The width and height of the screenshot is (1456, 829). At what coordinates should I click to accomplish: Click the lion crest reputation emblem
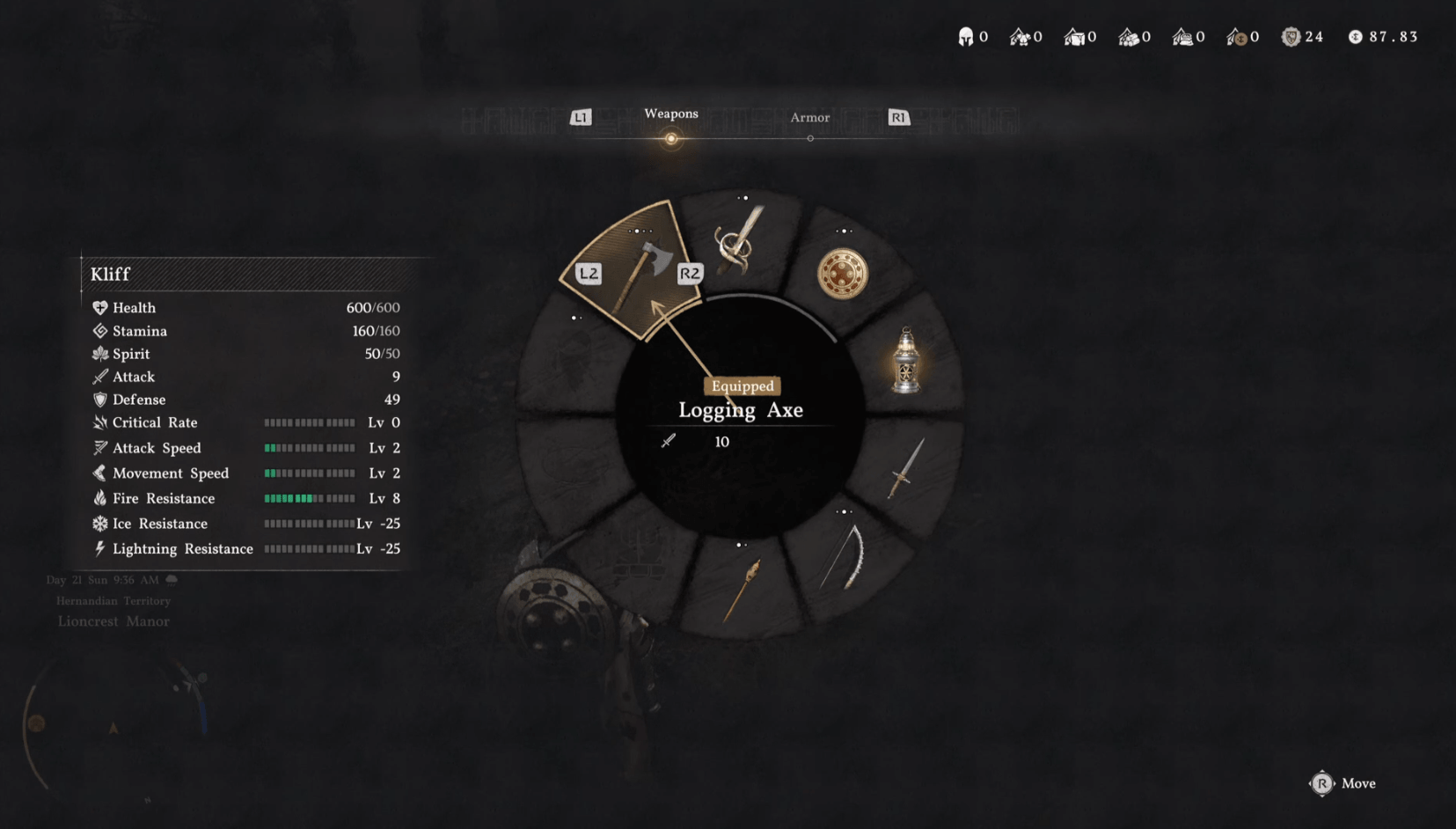click(x=1290, y=36)
